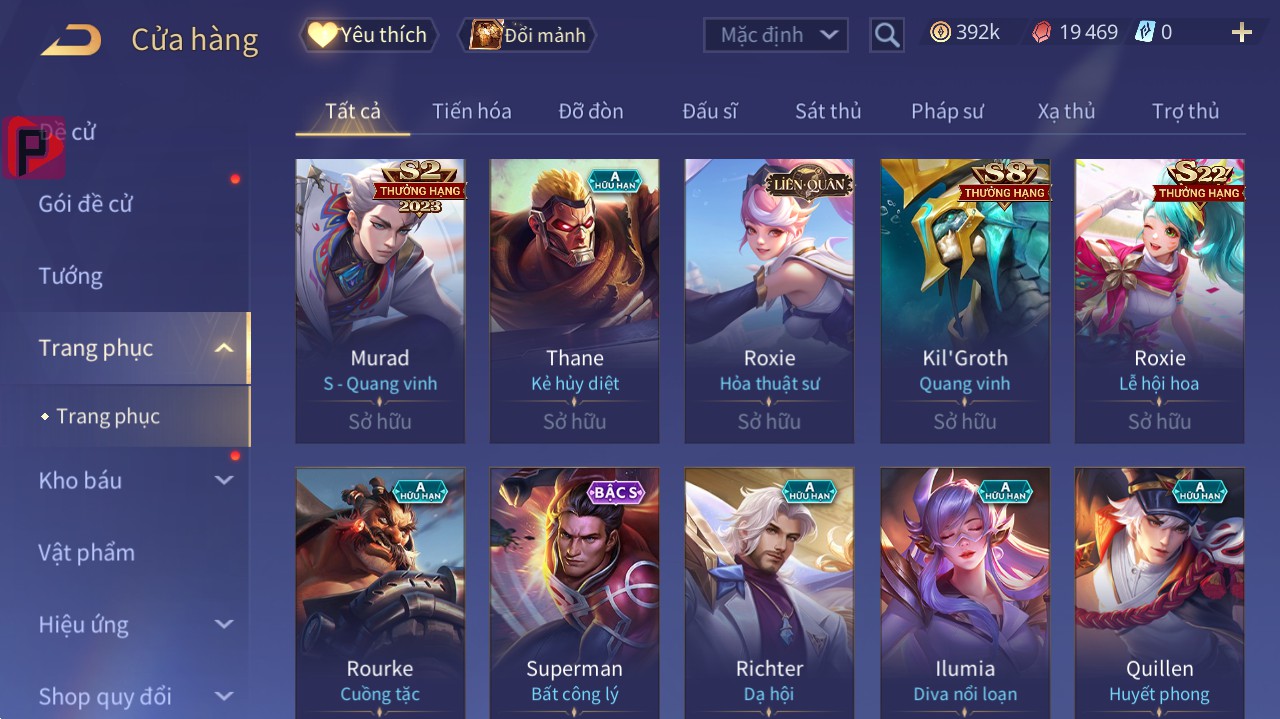Select the Đấu sĩ category tab
Viewport: 1280px width, 719px height.
point(709,111)
